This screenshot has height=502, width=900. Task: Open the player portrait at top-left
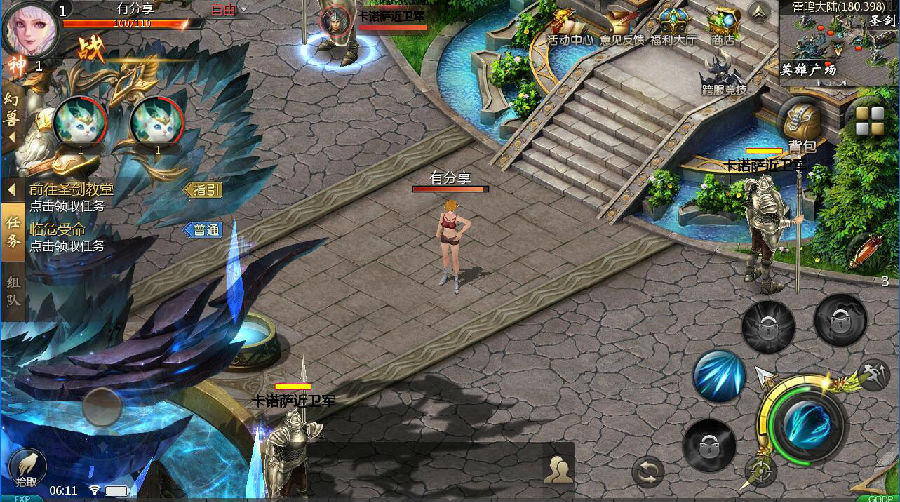pos(29,28)
